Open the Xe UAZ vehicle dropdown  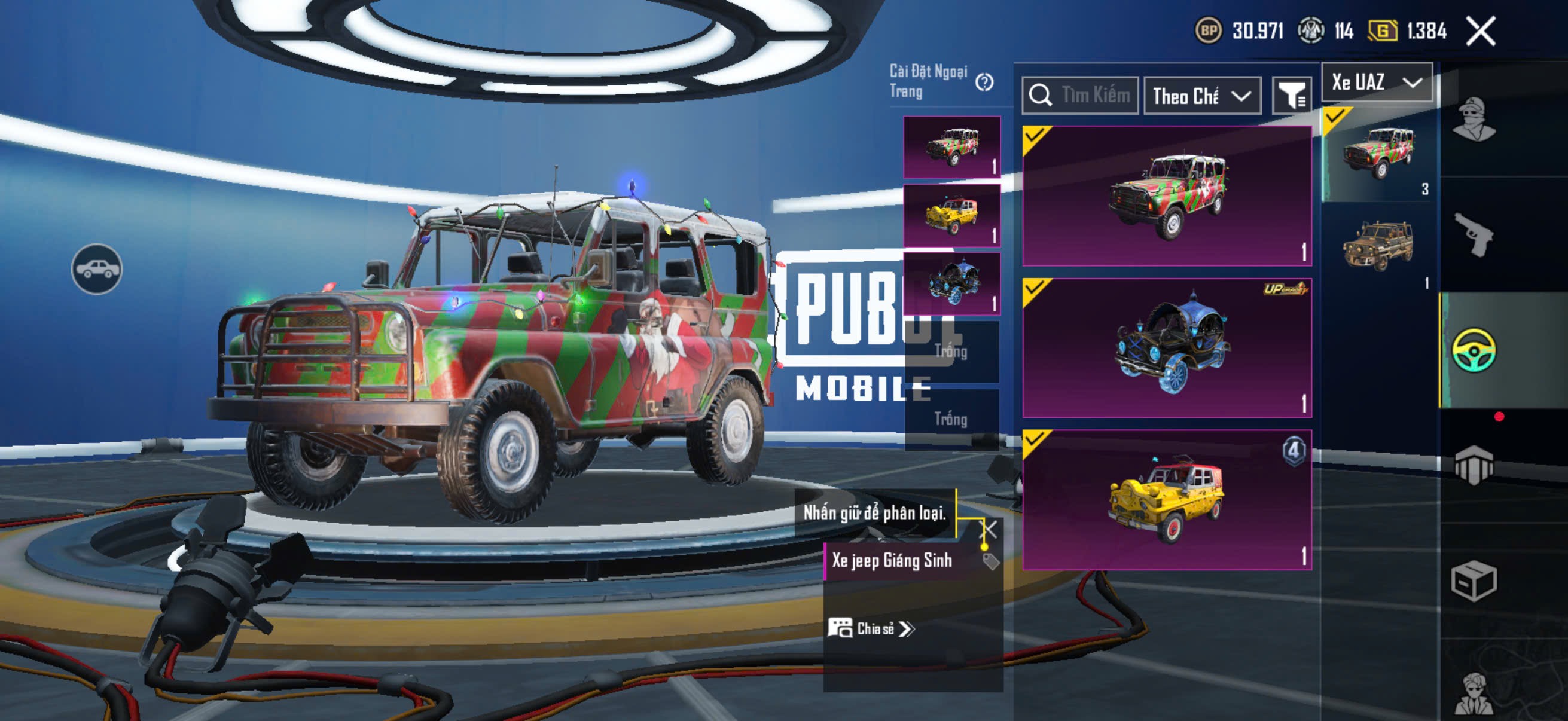pos(1375,82)
